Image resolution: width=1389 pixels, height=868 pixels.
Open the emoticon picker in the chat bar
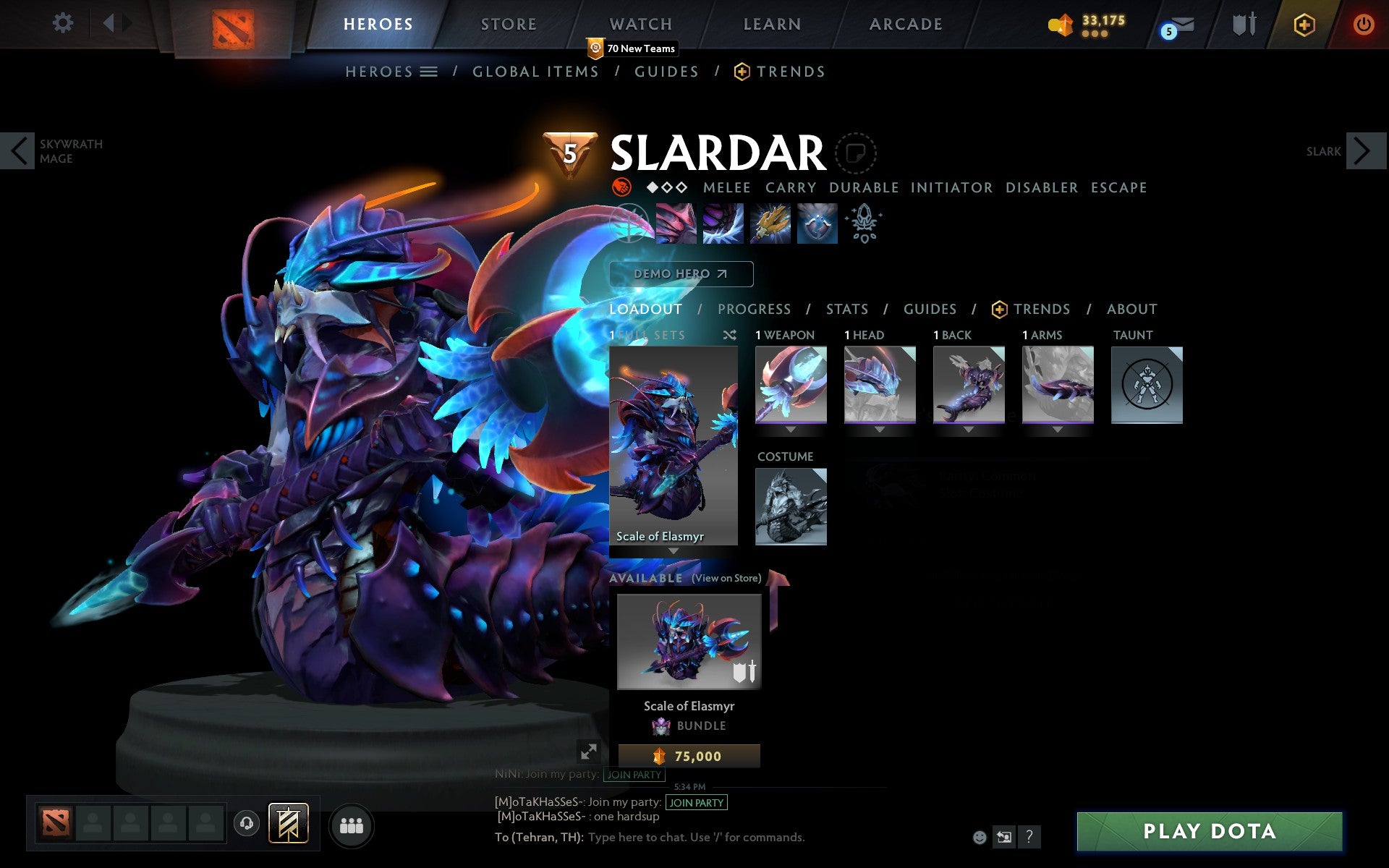point(980,838)
